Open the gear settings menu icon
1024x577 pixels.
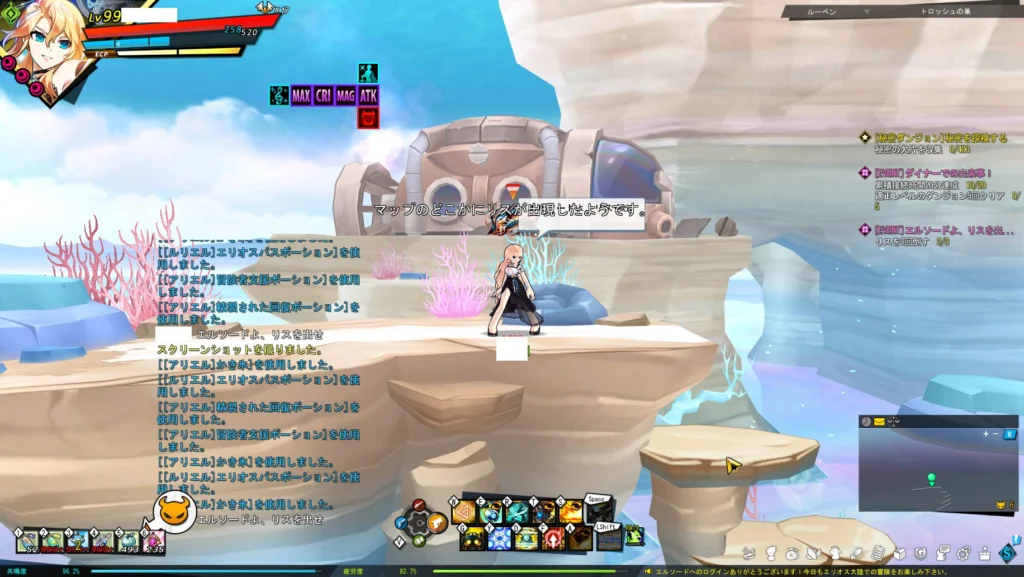(x=964, y=553)
